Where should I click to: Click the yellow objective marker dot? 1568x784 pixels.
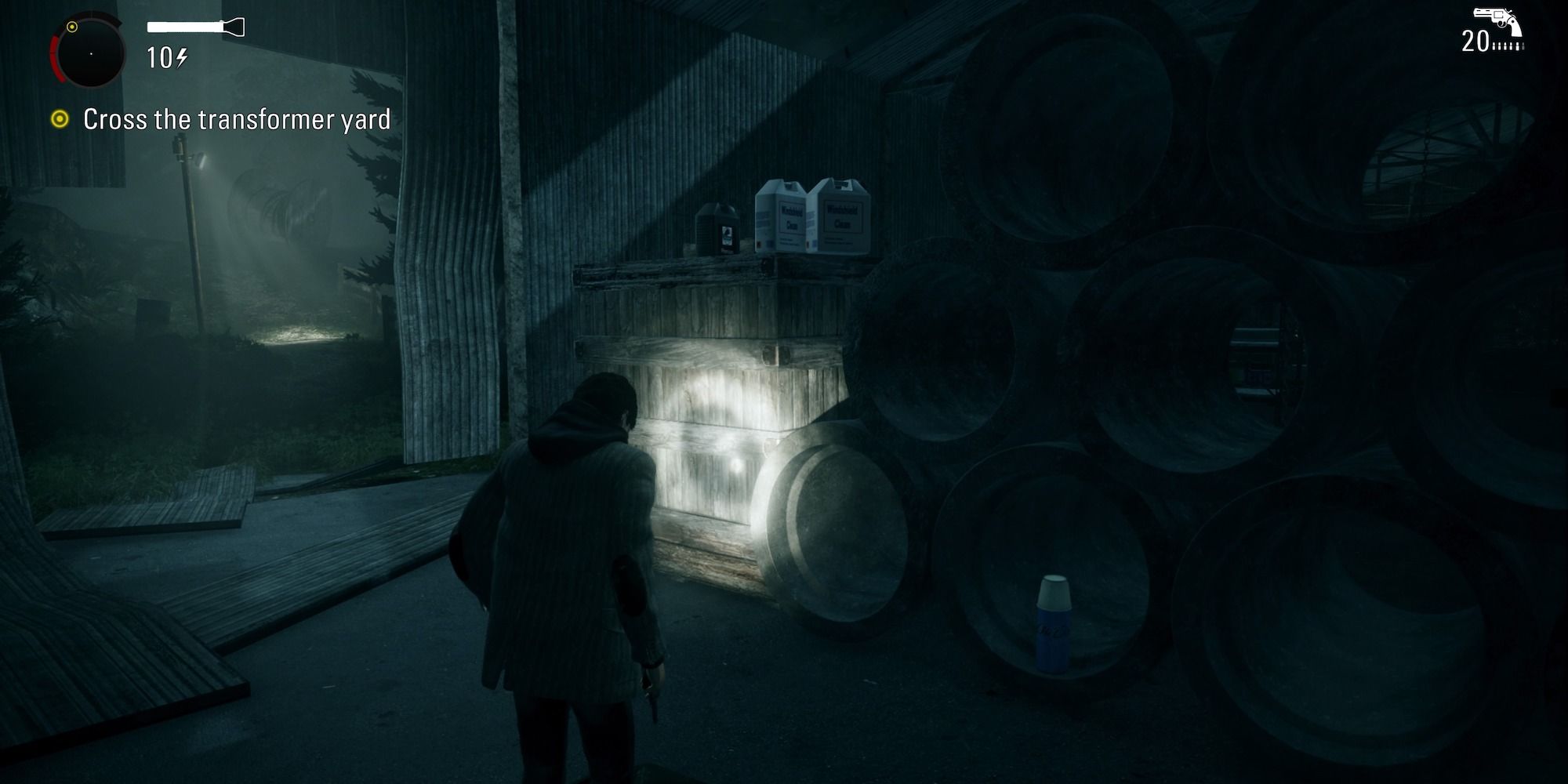(61, 120)
